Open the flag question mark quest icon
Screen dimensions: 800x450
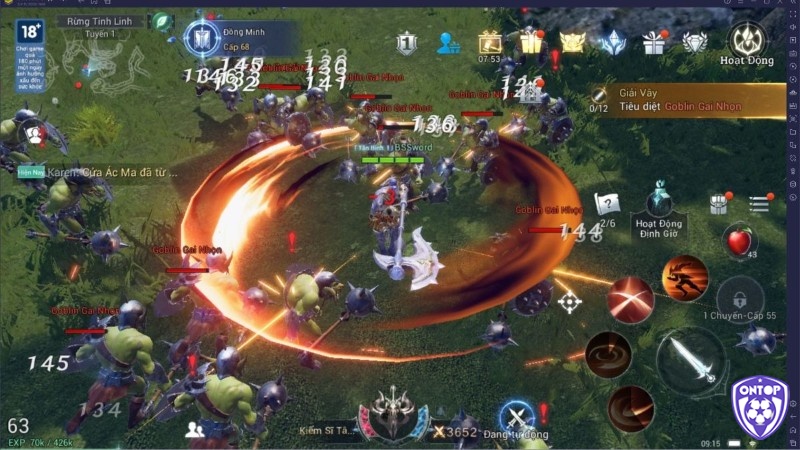click(x=607, y=203)
